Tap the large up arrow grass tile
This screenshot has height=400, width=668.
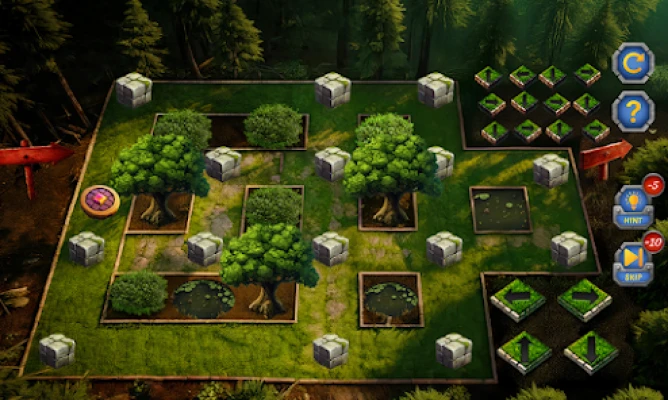524,352
